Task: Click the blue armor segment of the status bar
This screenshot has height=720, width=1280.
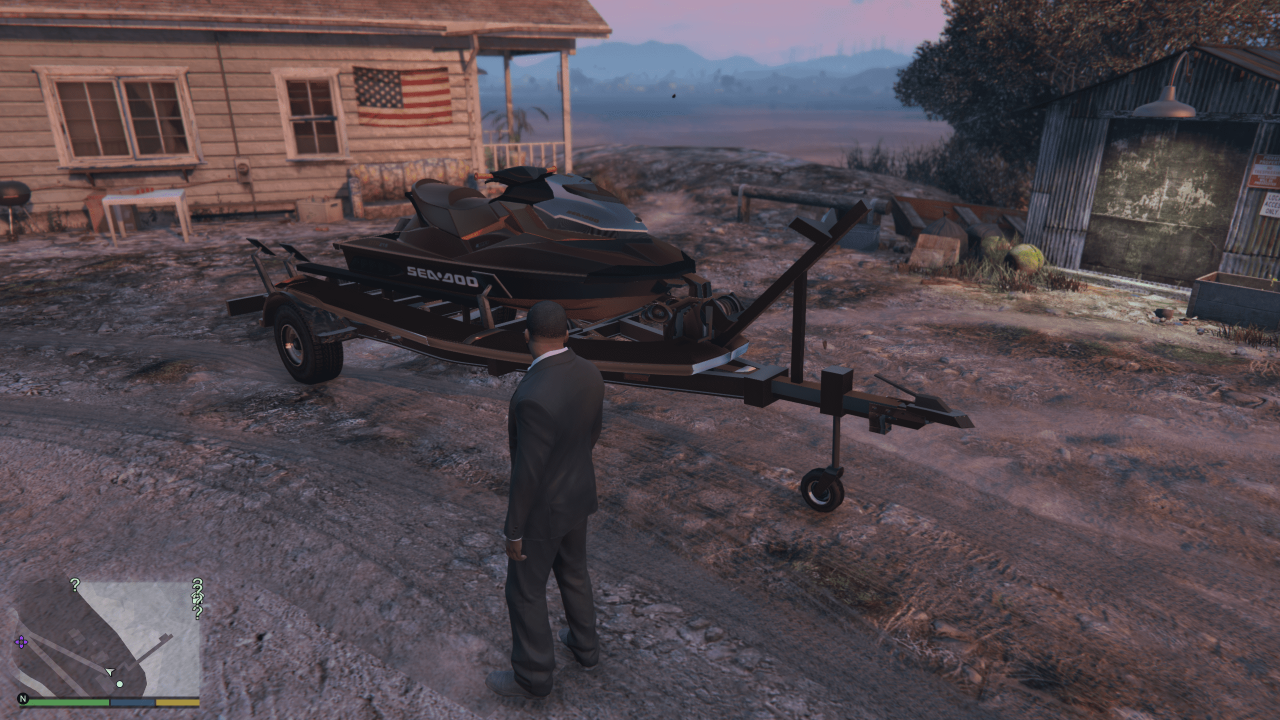Action: coord(131,702)
